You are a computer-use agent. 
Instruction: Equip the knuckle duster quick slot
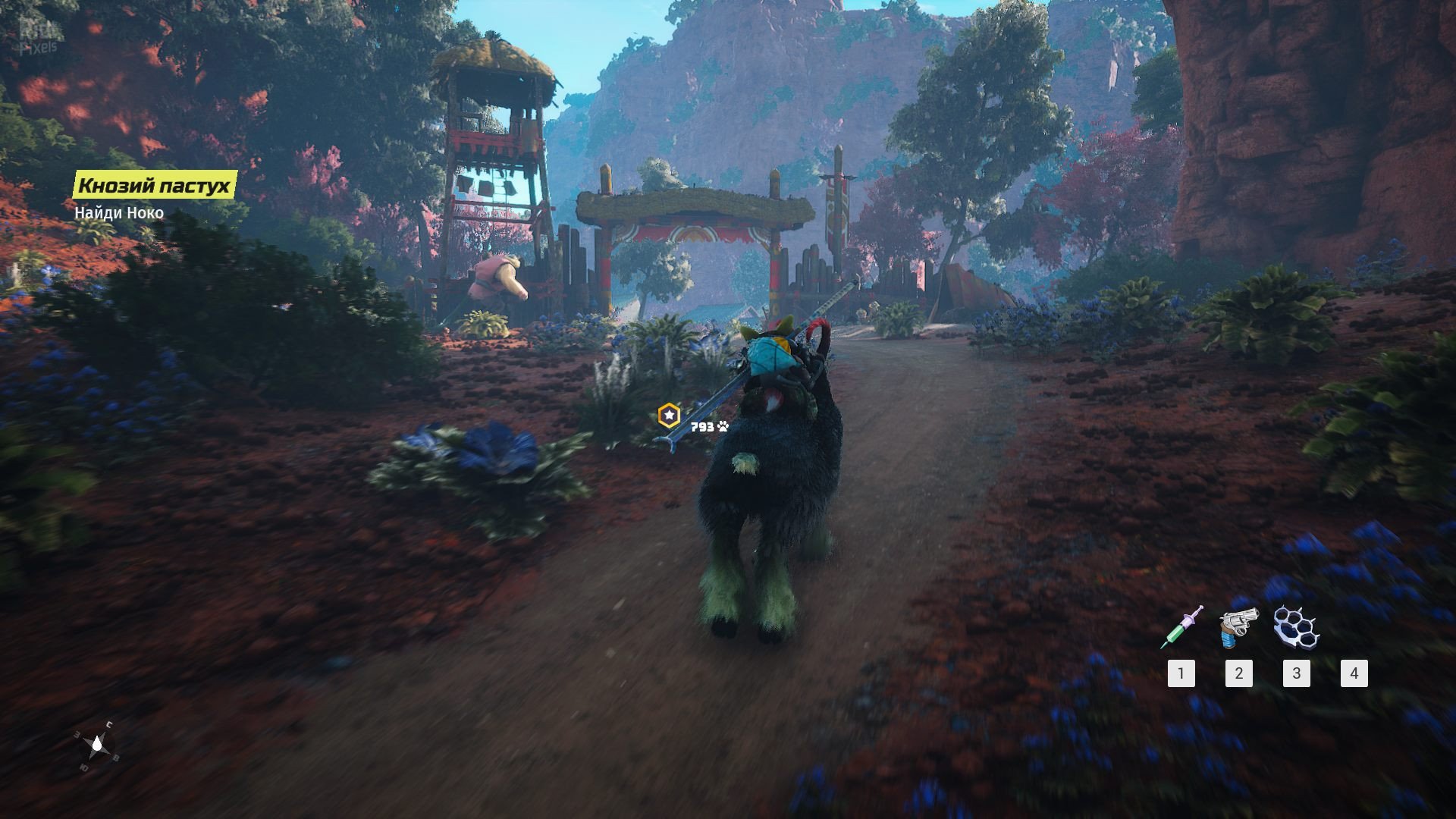(1296, 627)
